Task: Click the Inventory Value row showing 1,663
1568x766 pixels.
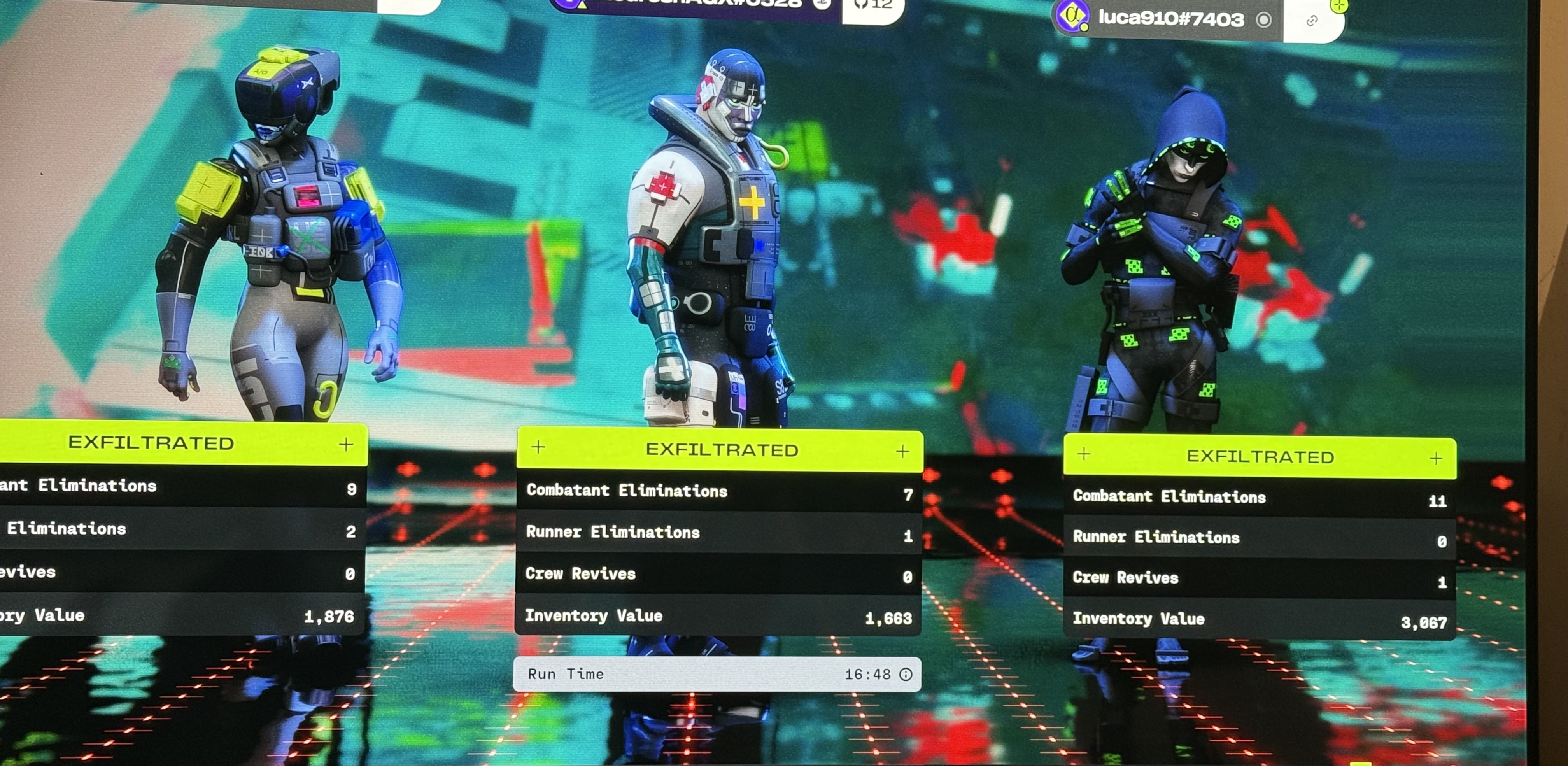Action: pyautogui.click(x=718, y=616)
